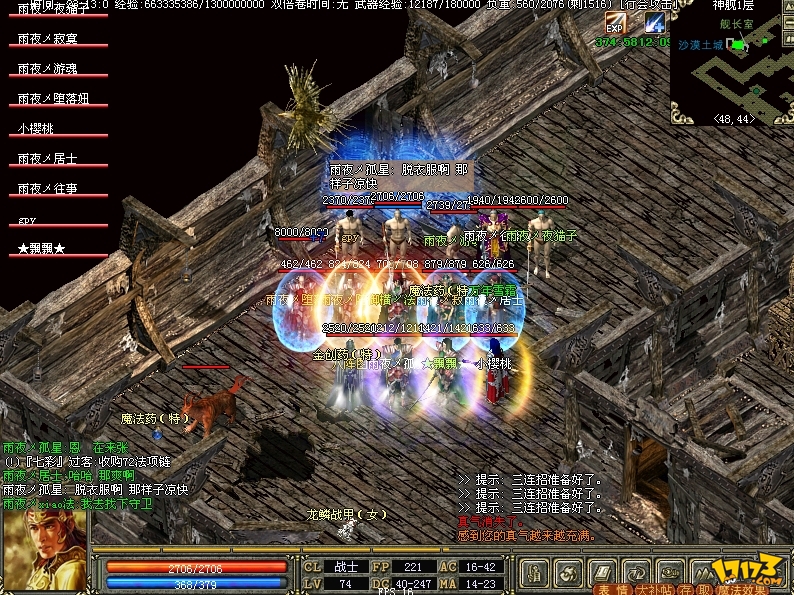
Task: Select party member 雨夜メ游魂
Action: coord(47,69)
